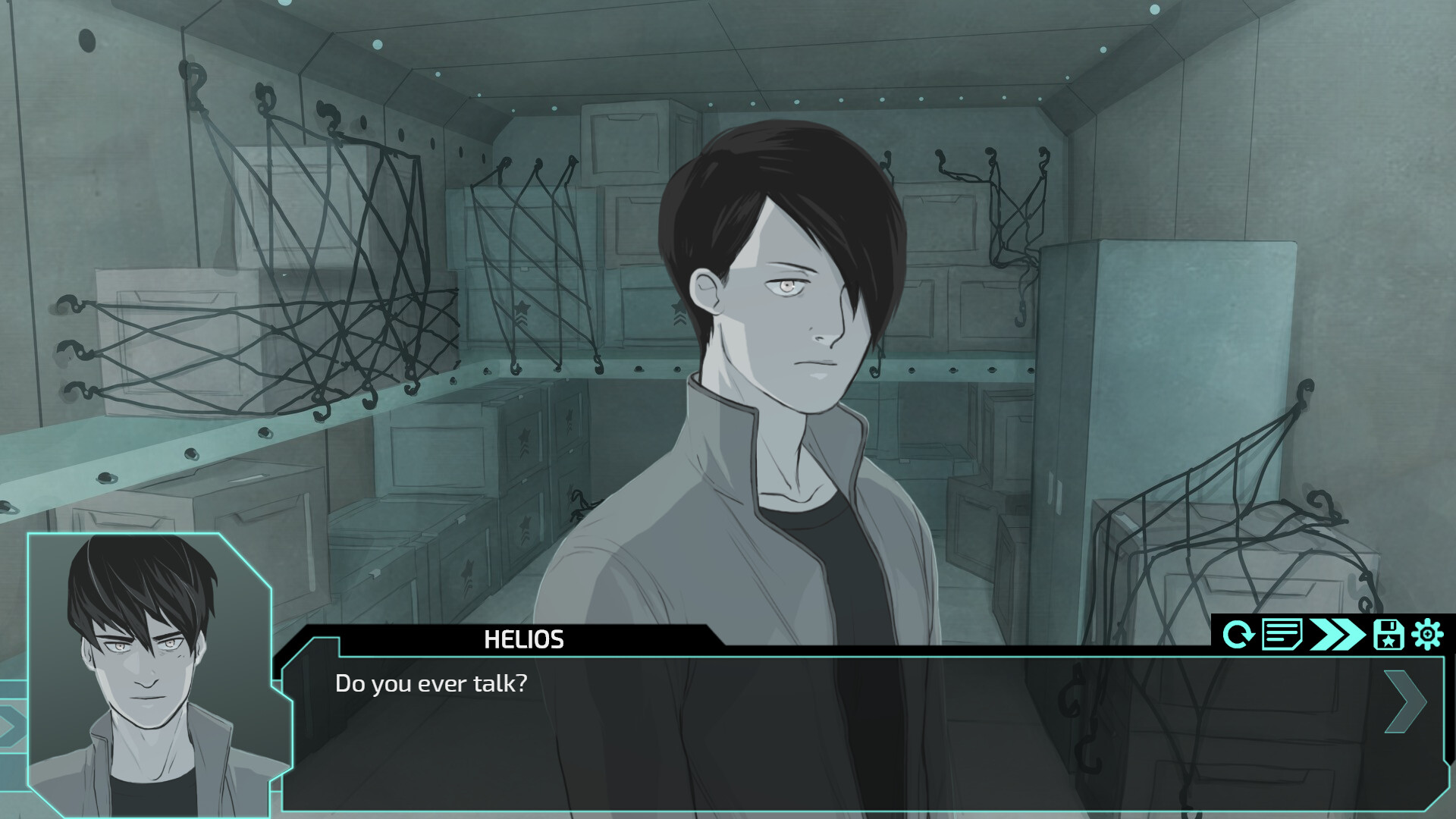The image size is (1456, 819).
Task: Advance dialogue with the chevron arrow
Action: (1404, 701)
